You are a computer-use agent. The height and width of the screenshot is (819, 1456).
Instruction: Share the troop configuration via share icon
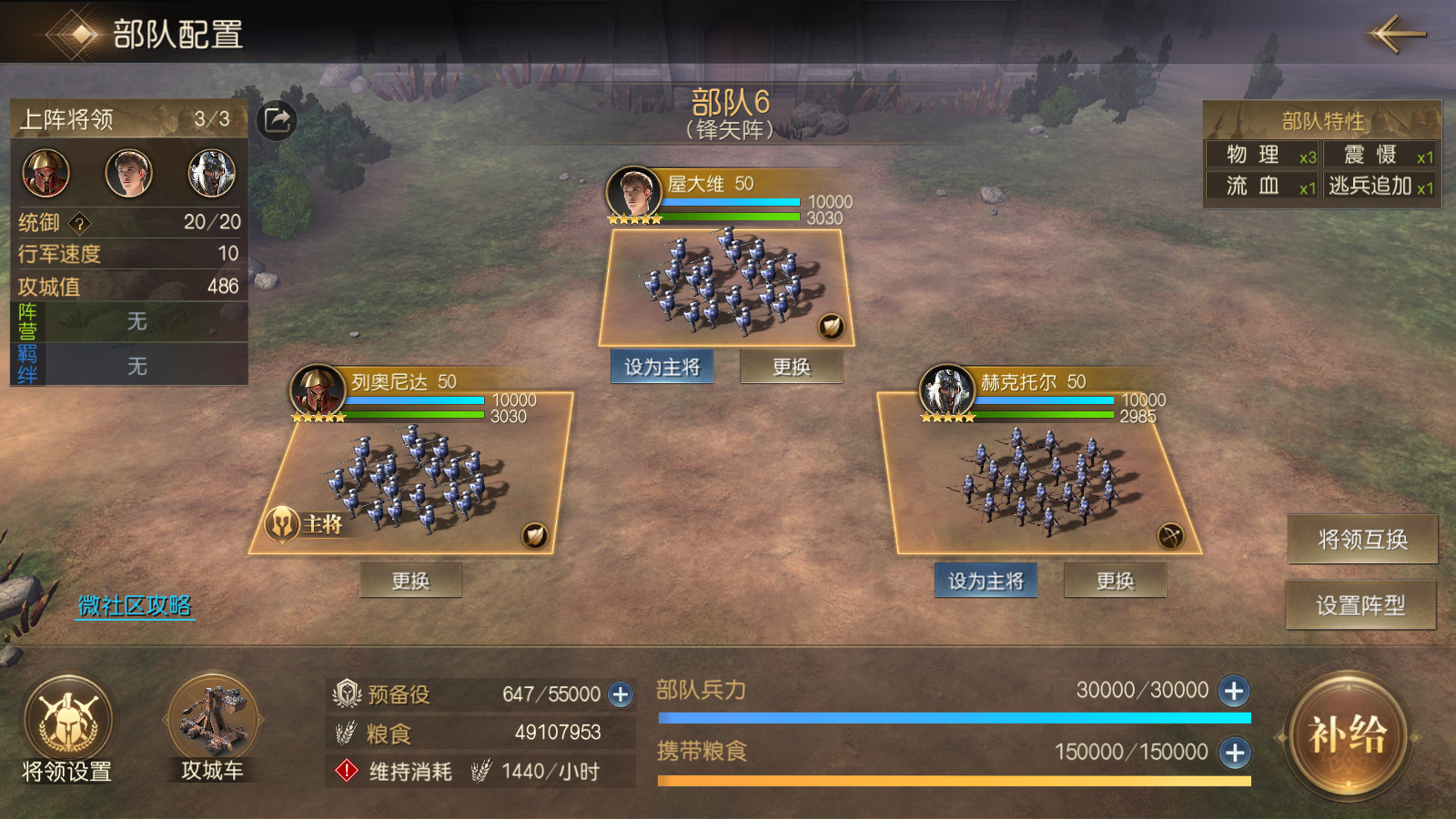coord(277,120)
